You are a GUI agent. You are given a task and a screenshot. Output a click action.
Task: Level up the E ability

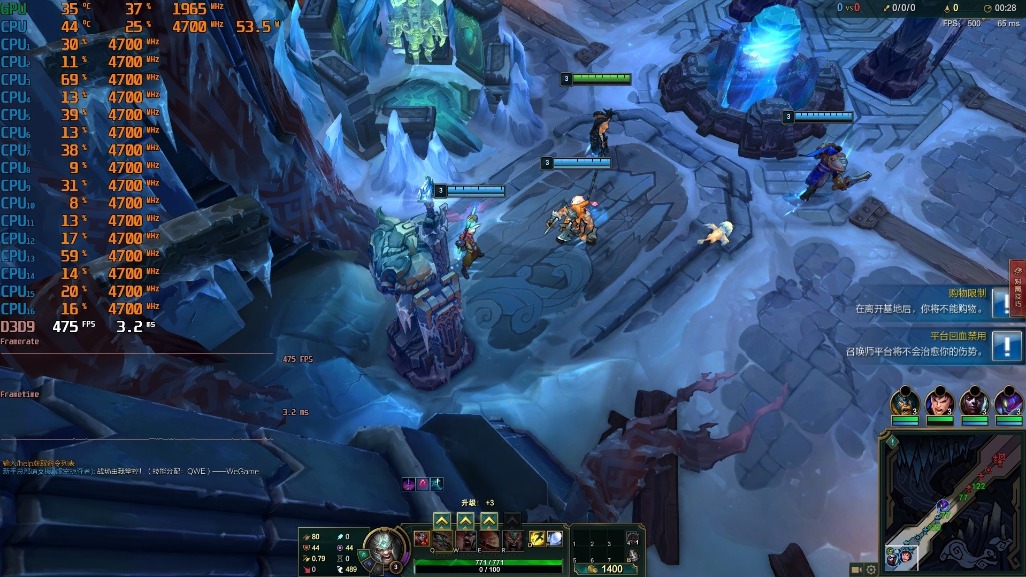[489, 520]
